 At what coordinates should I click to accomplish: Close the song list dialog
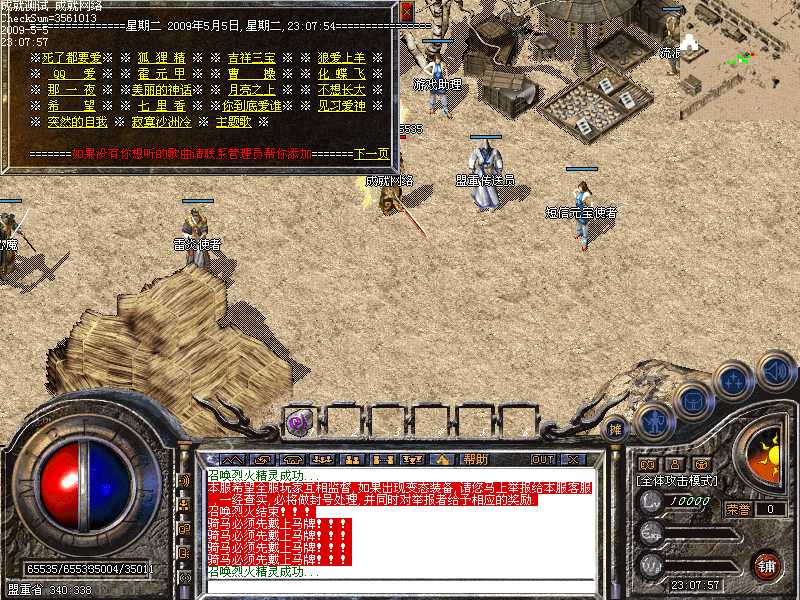[406, 12]
